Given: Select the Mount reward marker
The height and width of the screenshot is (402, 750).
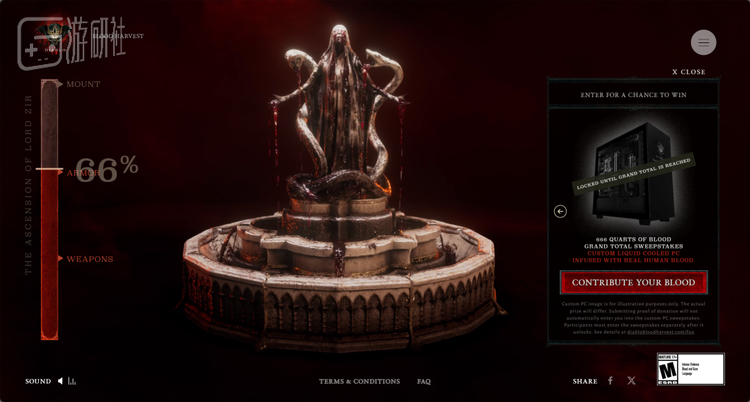Looking at the screenshot, I should coord(82,84).
